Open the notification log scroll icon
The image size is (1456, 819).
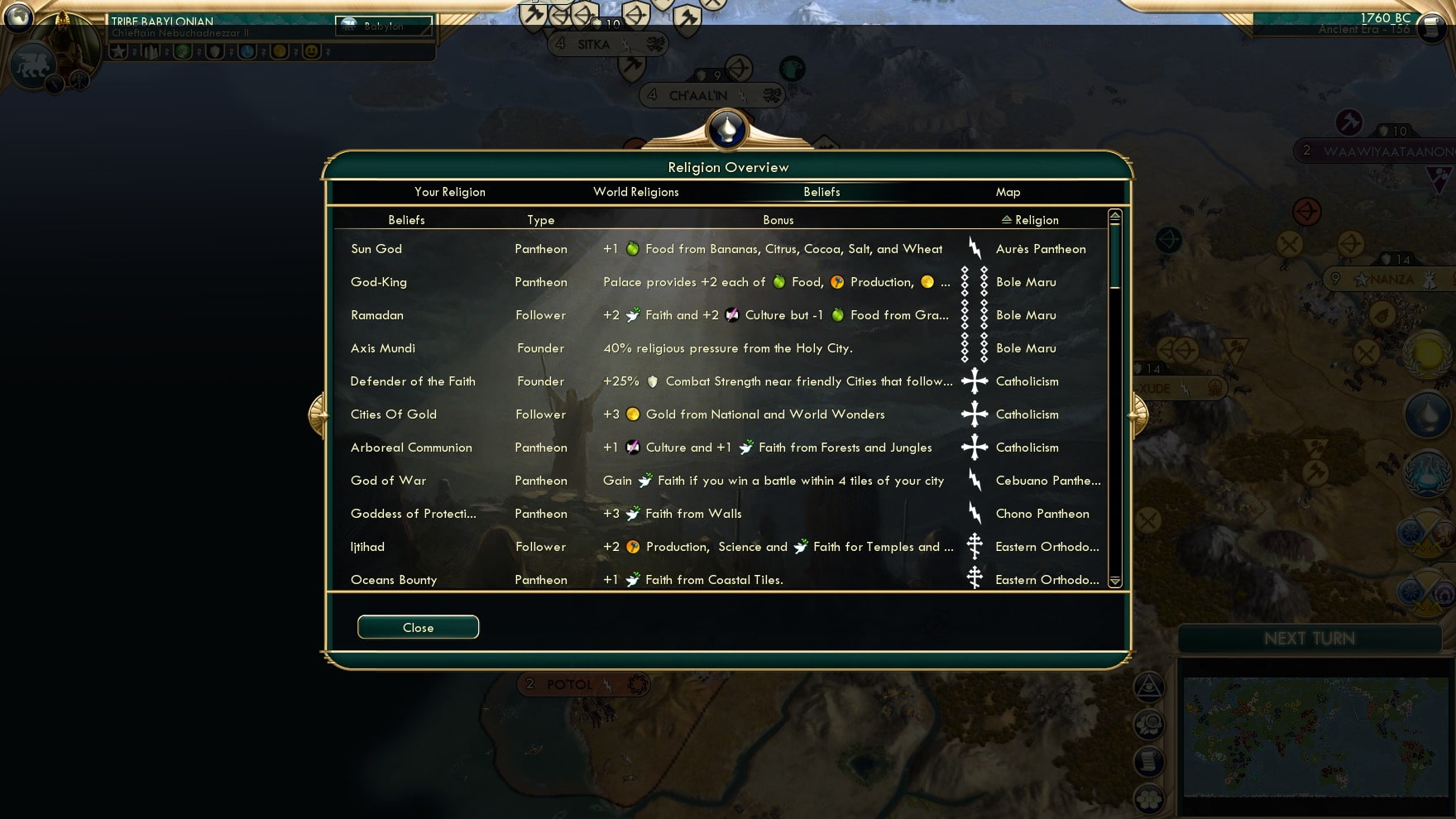1149,761
